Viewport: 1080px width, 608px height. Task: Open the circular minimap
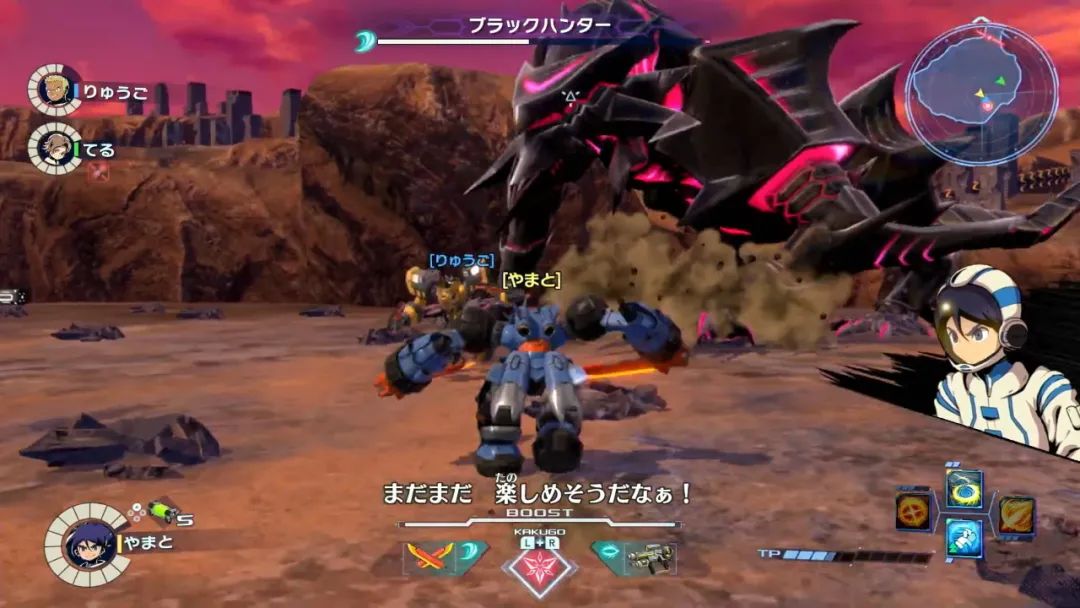point(981,93)
